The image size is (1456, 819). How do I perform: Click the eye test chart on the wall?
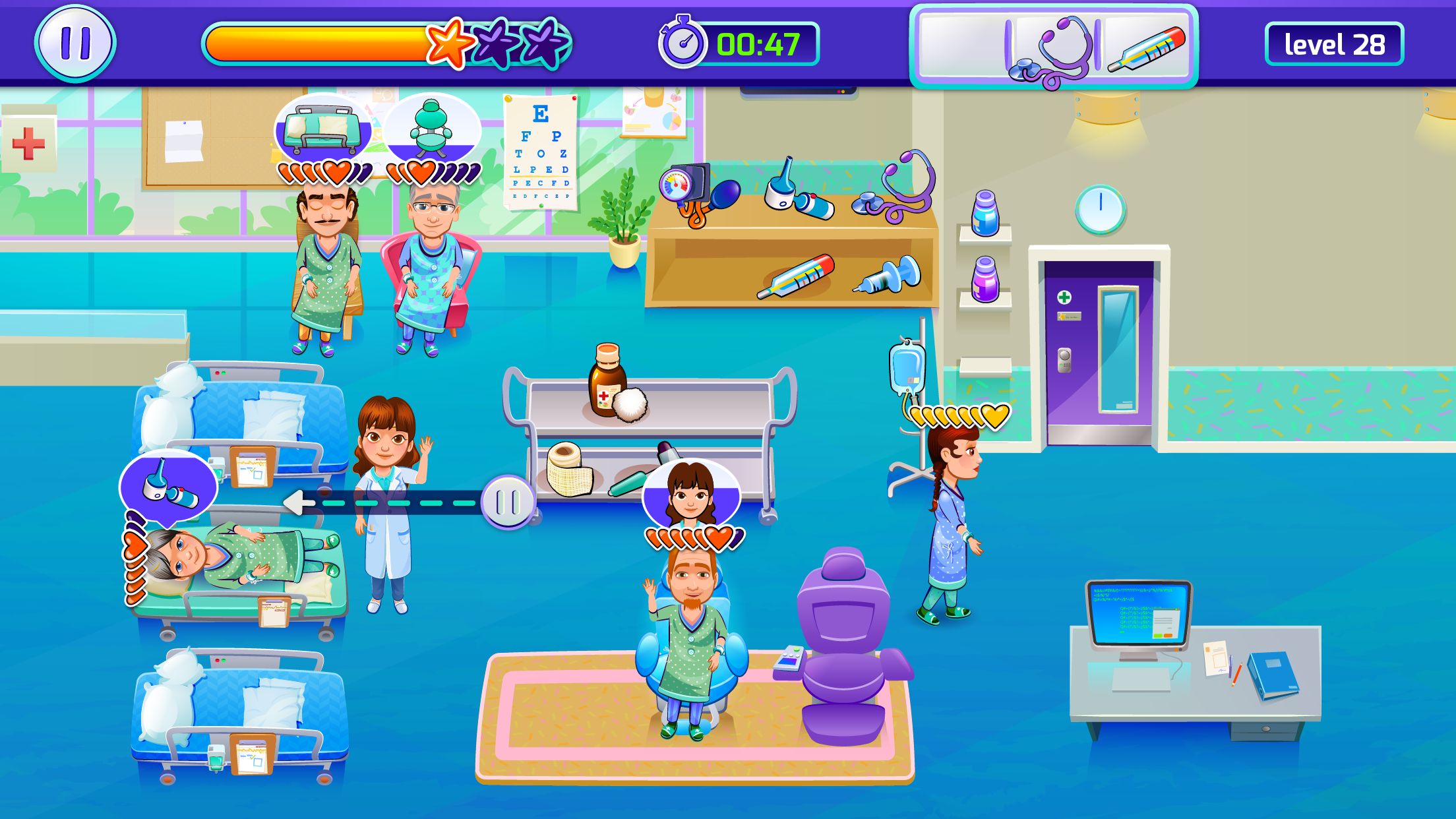coord(541,152)
